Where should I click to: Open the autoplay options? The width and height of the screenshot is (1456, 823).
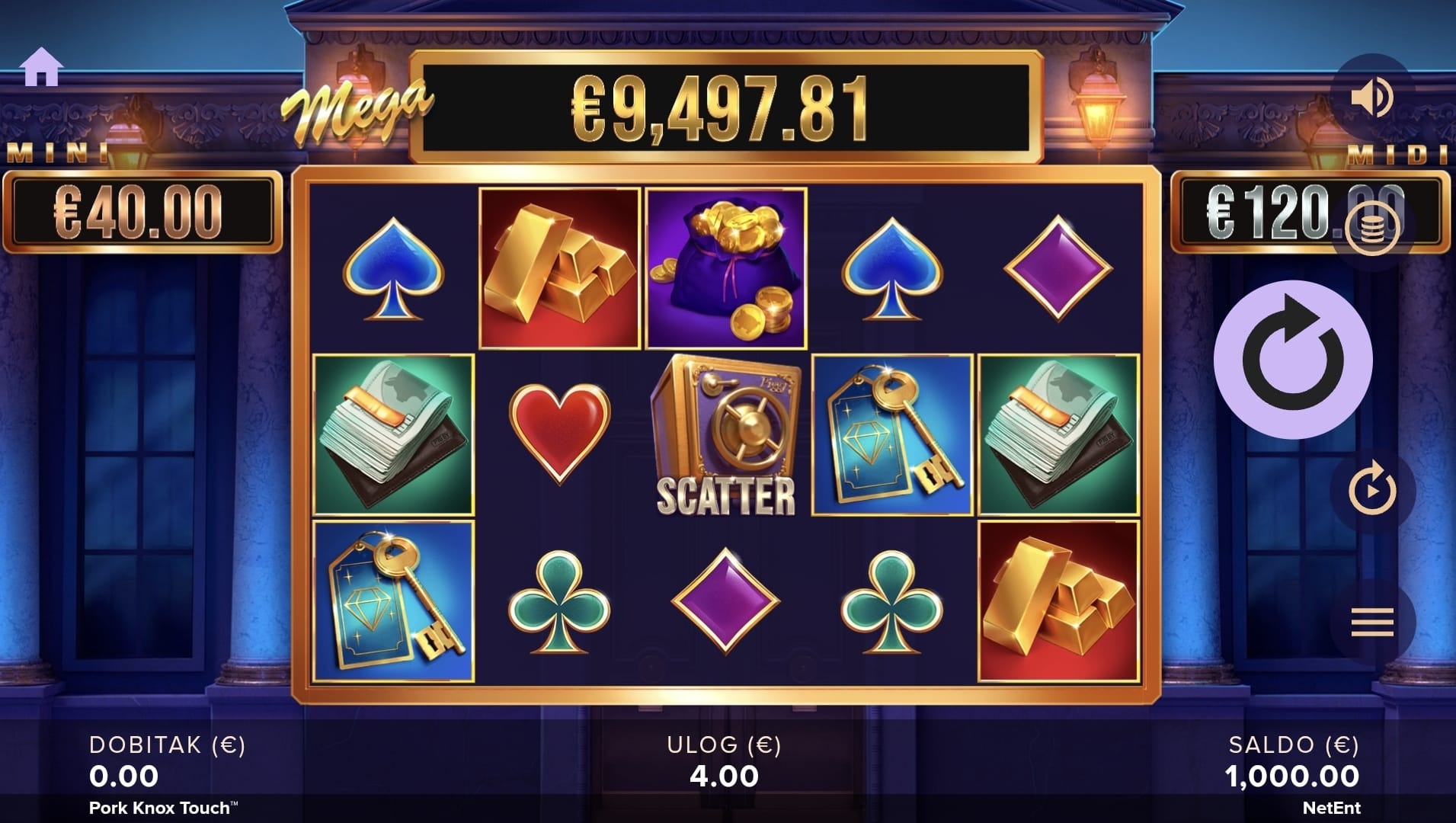click(x=1372, y=490)
